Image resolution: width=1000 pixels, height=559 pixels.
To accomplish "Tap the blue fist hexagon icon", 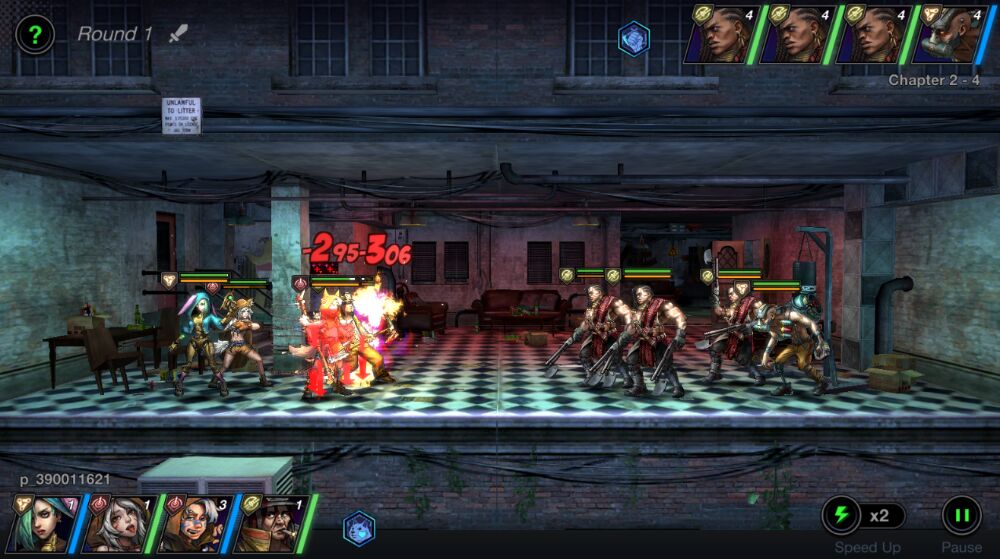I will tap(634, 38).
